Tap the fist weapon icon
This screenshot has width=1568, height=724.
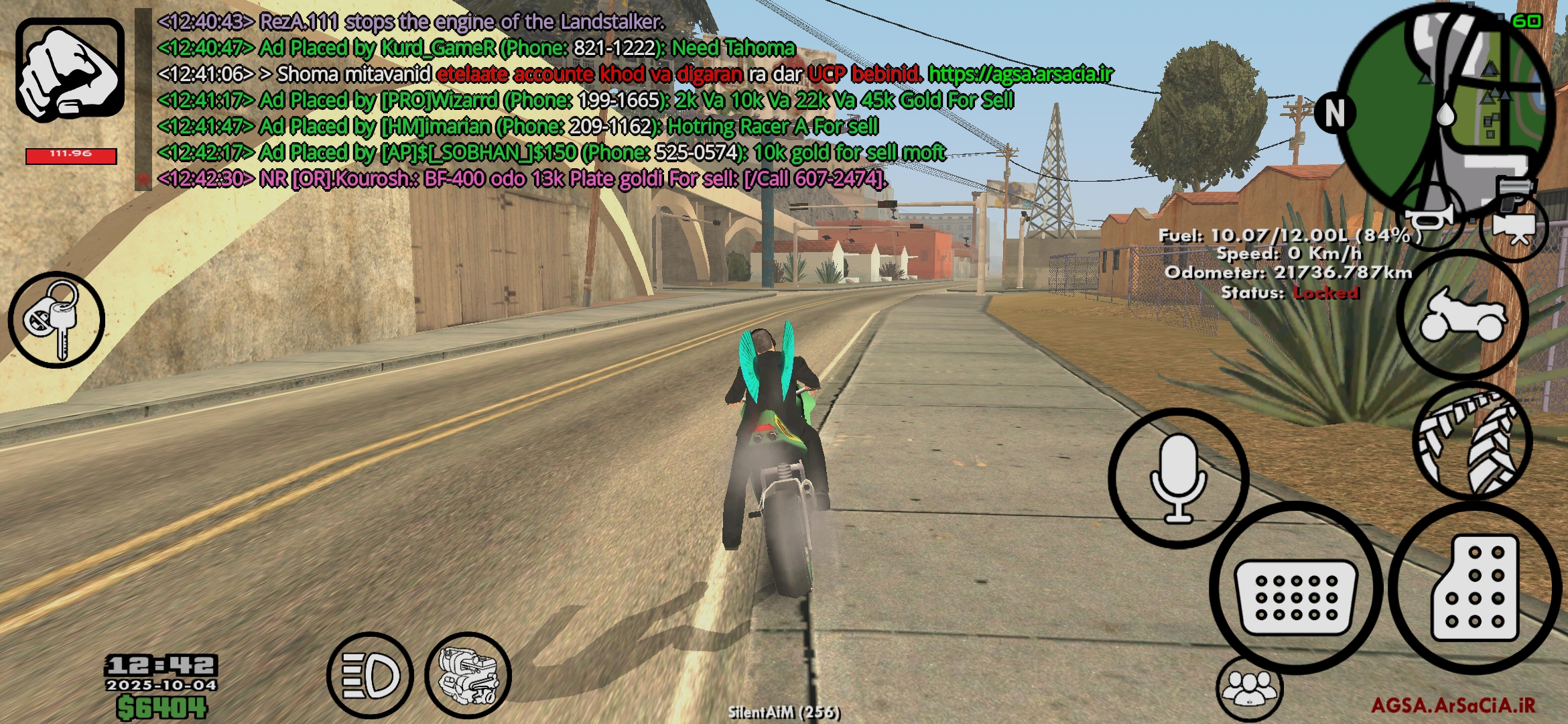[70, 69]
